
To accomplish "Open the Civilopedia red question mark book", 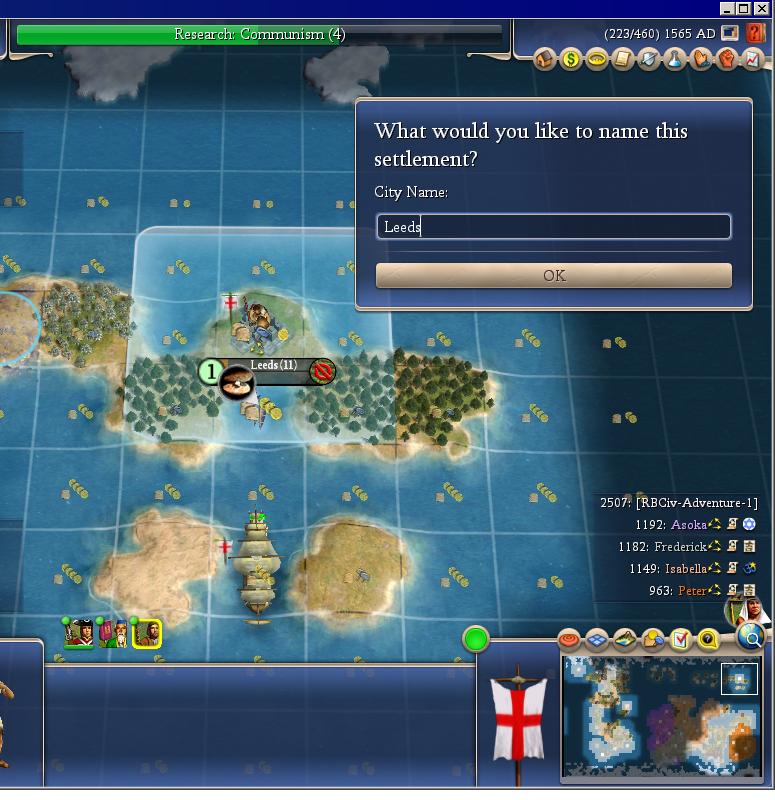I will (x=755, y=33).
